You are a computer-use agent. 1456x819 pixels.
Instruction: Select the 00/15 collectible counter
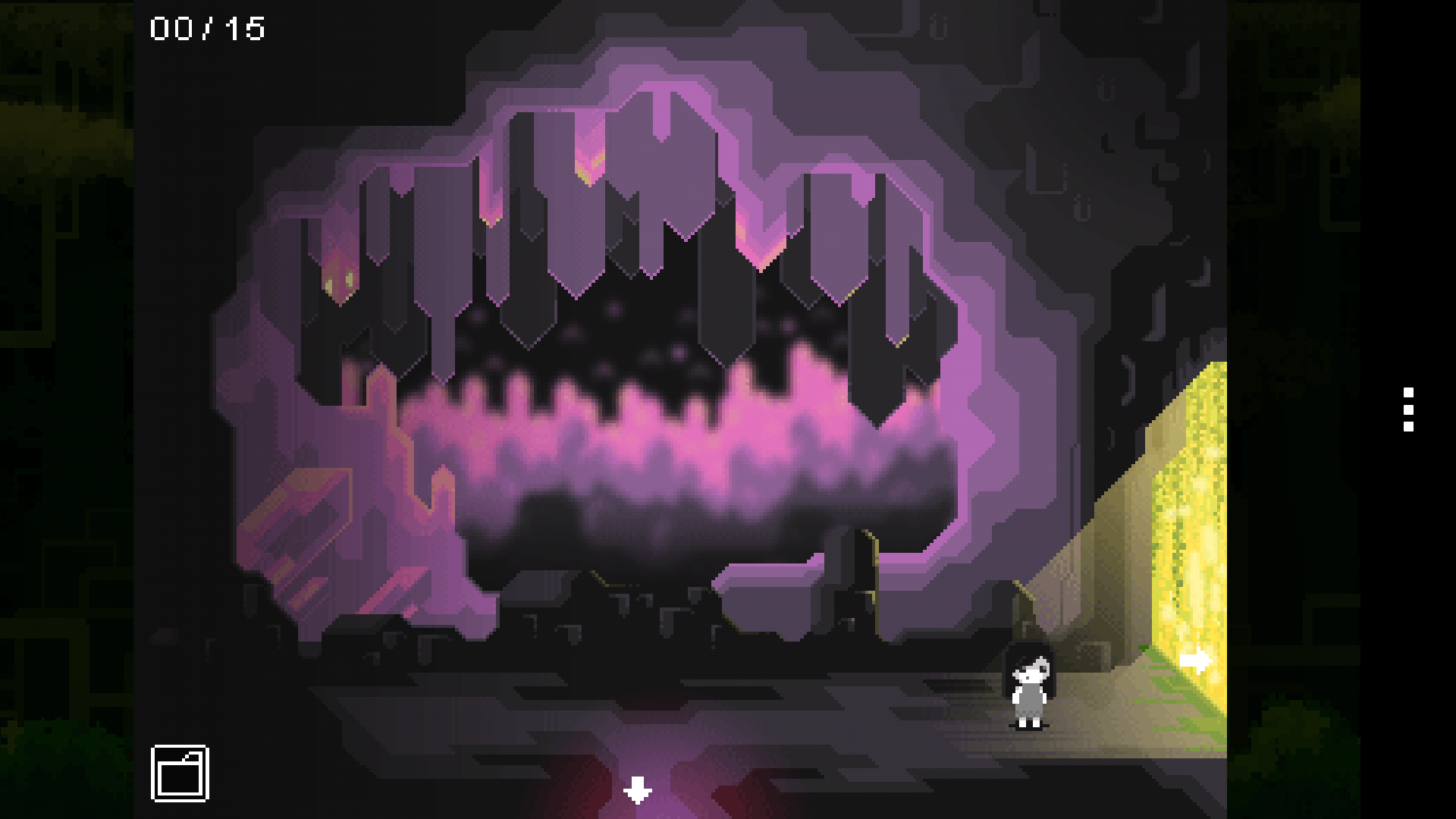pyautogui.click(x=206, y=28)
